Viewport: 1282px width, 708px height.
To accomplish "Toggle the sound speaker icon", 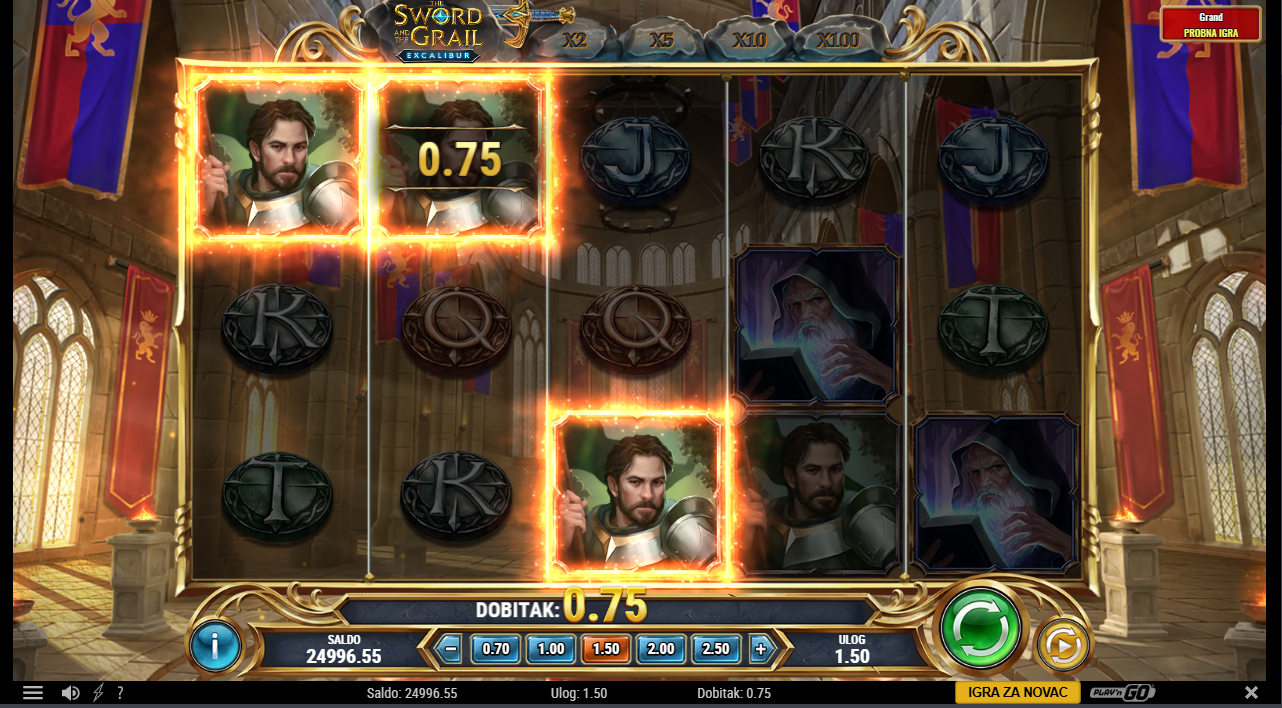I will (70, 693).
